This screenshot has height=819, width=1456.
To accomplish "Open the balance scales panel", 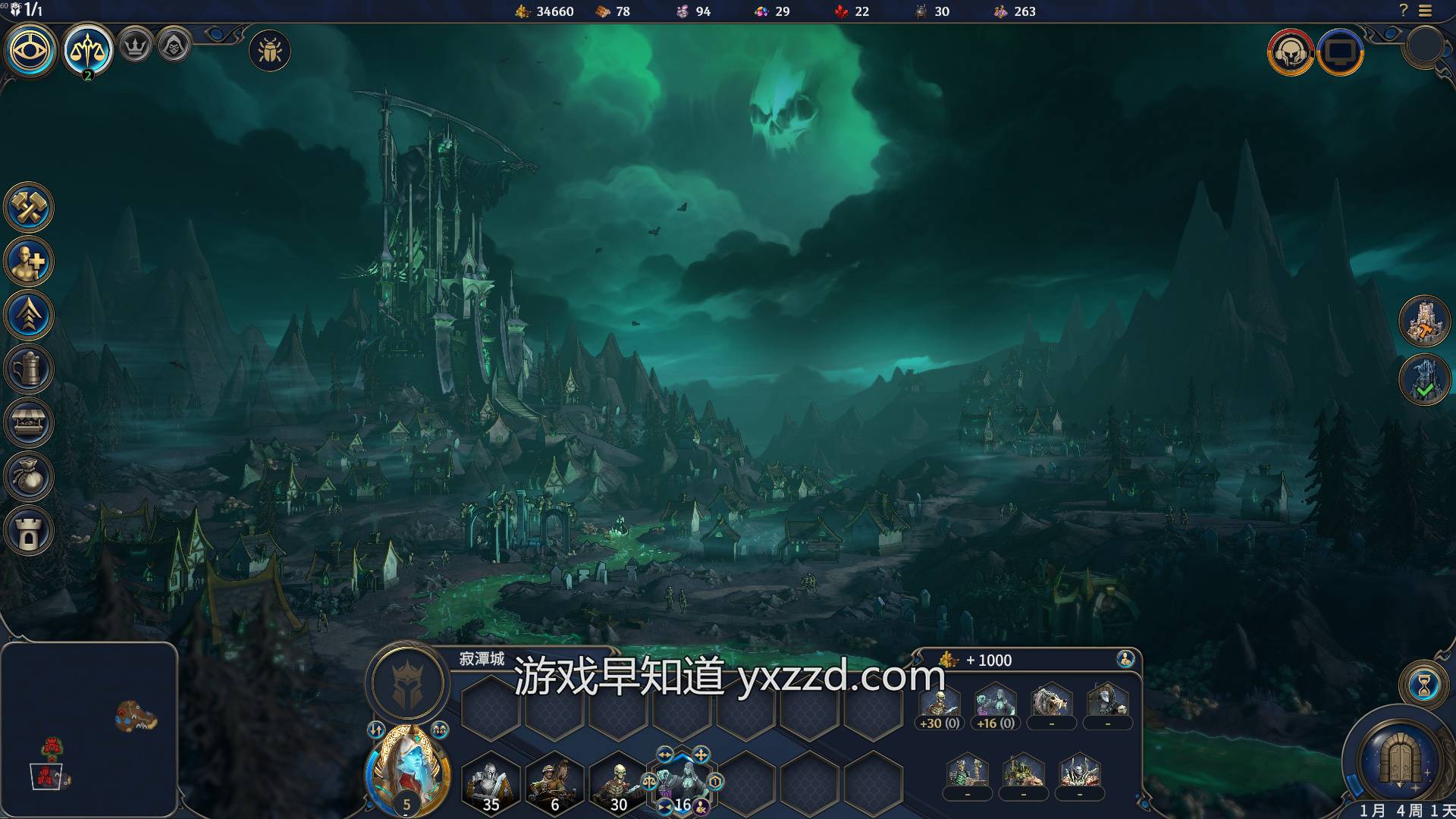I will point(88,51).
